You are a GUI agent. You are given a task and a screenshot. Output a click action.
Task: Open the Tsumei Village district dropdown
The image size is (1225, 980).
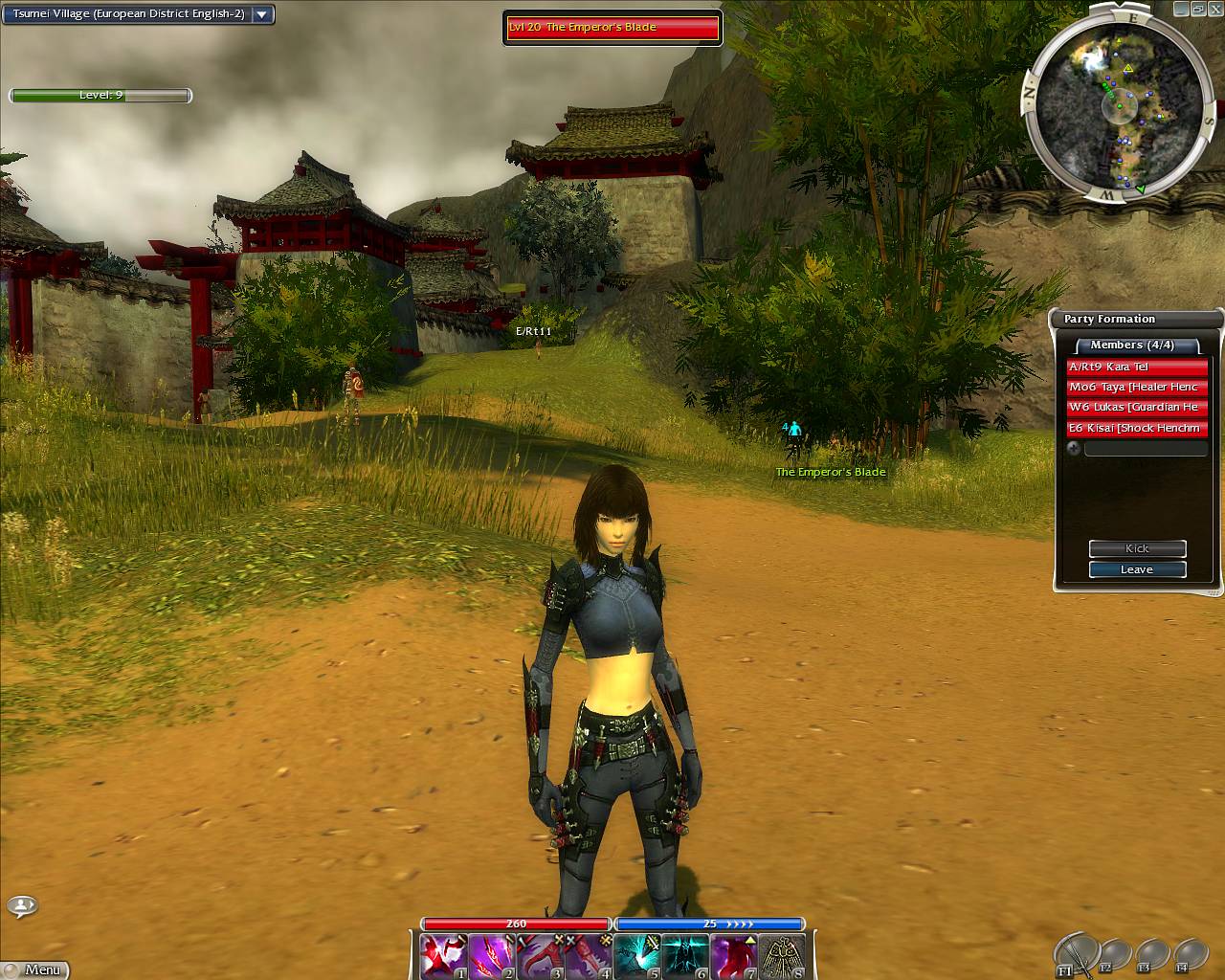pyautogui.click(x=262, y=15)
